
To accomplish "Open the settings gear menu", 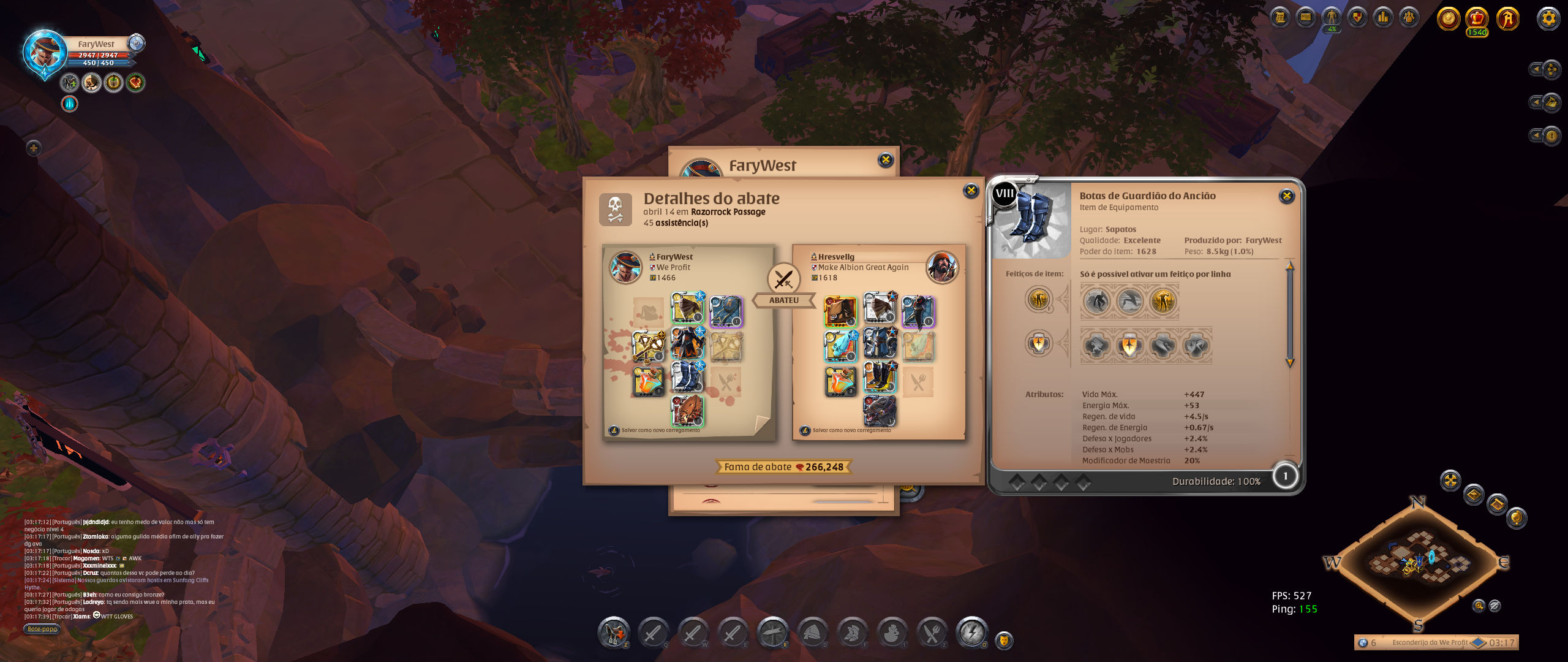I will coord(1548,18).
